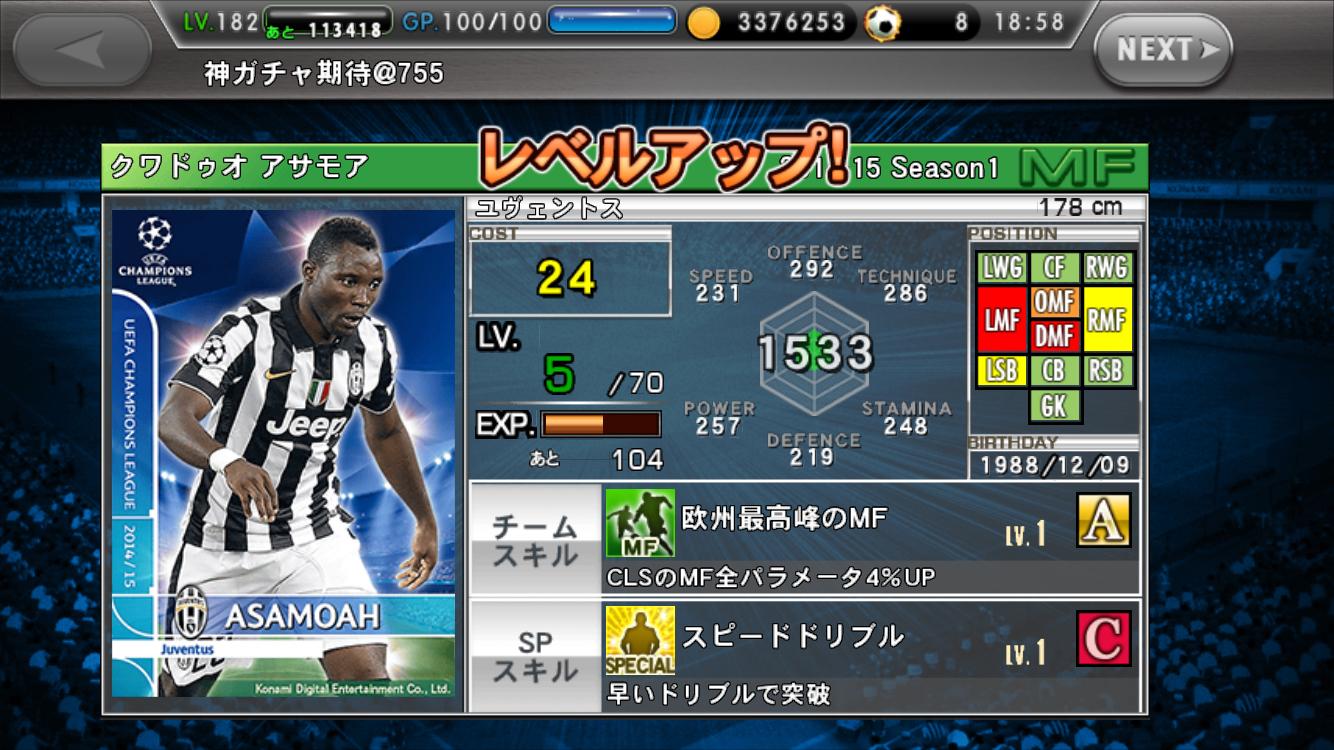Open the team skill 欧州最高峰のMF icon
Viewport: 1334px width, 750px height.
pyautogui.click(x=640, y=523)
